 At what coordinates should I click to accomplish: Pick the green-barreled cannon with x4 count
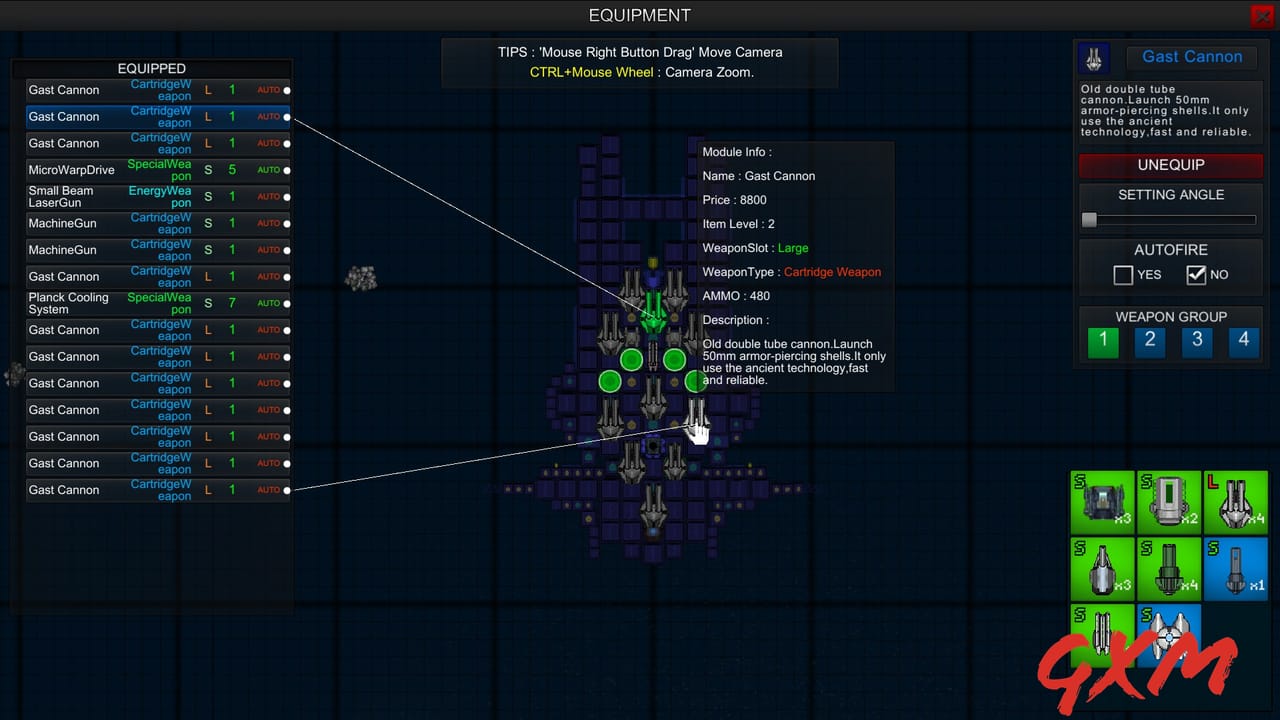click(x=1169, y=570)
